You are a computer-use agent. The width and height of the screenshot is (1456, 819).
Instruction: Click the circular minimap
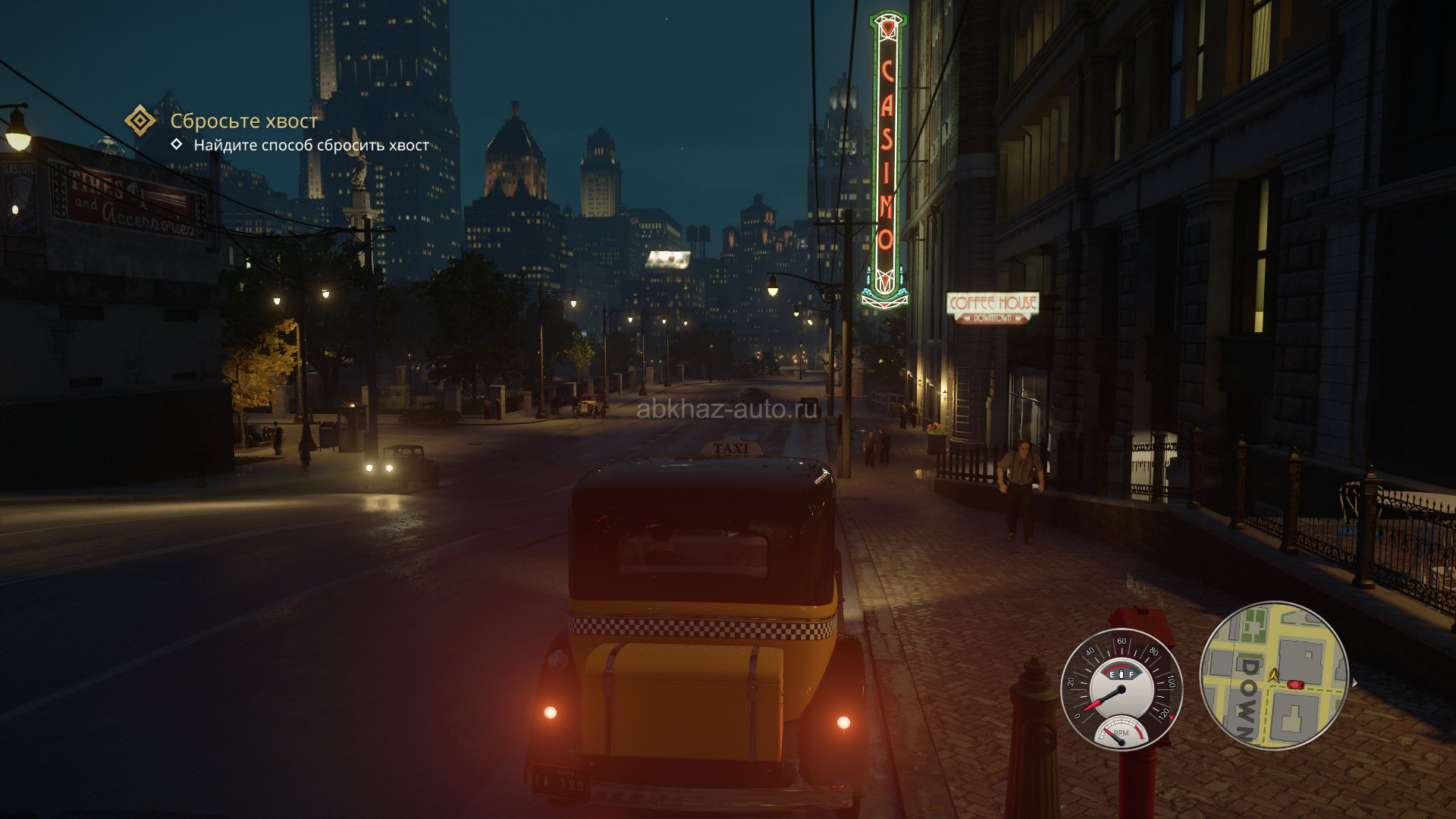point(1273,675)
